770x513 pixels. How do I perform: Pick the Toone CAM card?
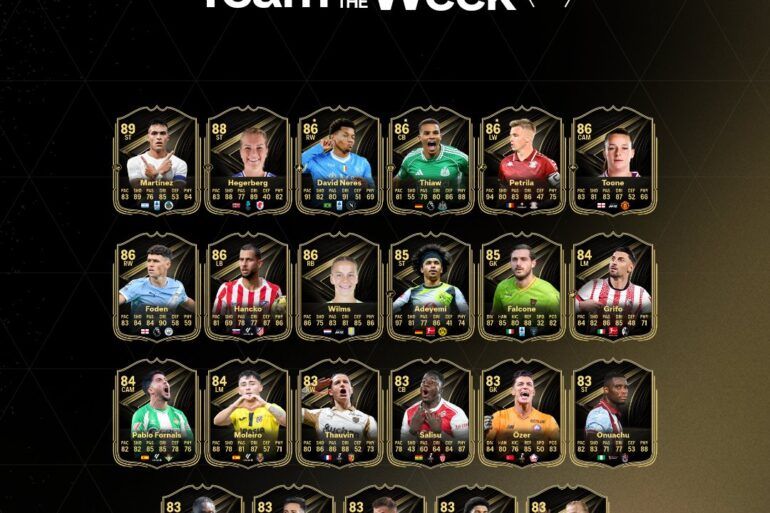pyautogui.click(x=612, y=160)
